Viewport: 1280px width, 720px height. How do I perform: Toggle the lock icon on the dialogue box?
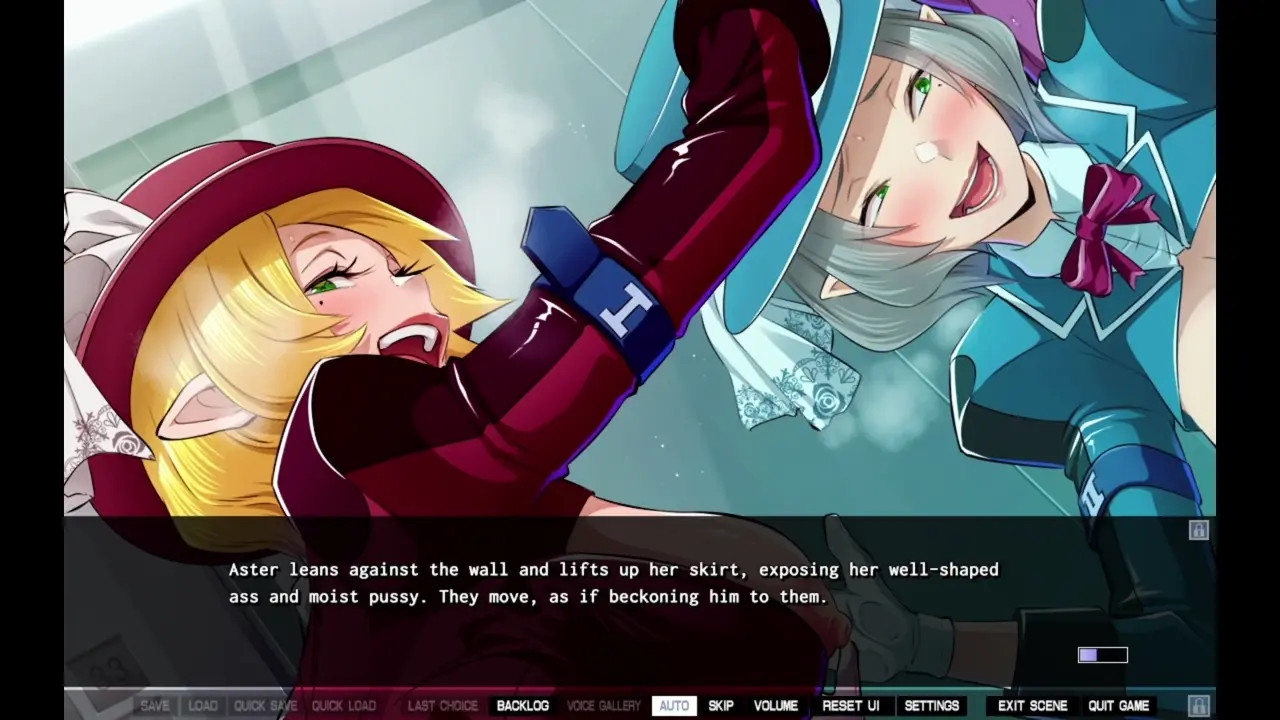click(1198, 530)
